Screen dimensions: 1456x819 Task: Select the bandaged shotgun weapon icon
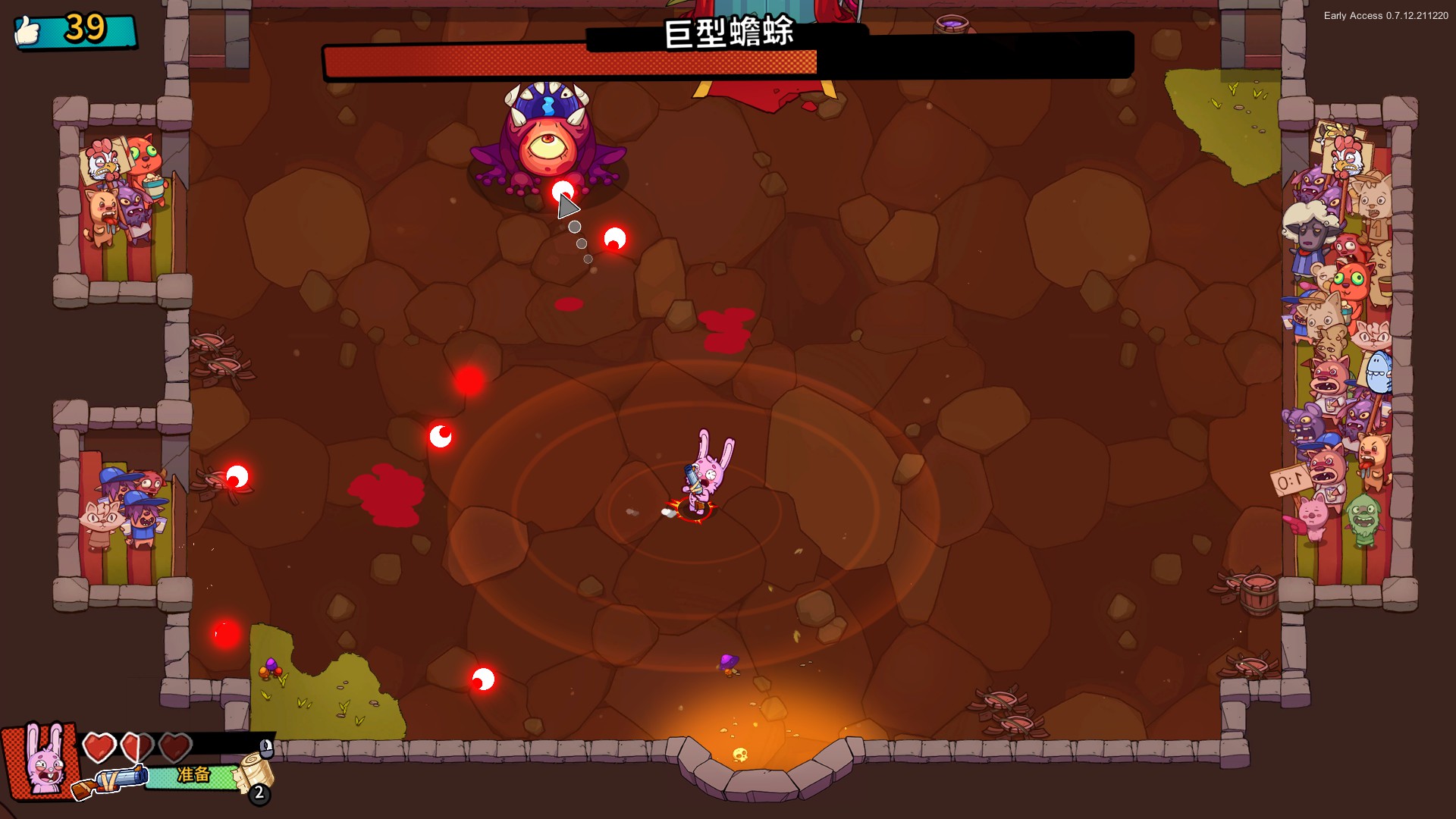pyautogui.click(x=111, y=781)
